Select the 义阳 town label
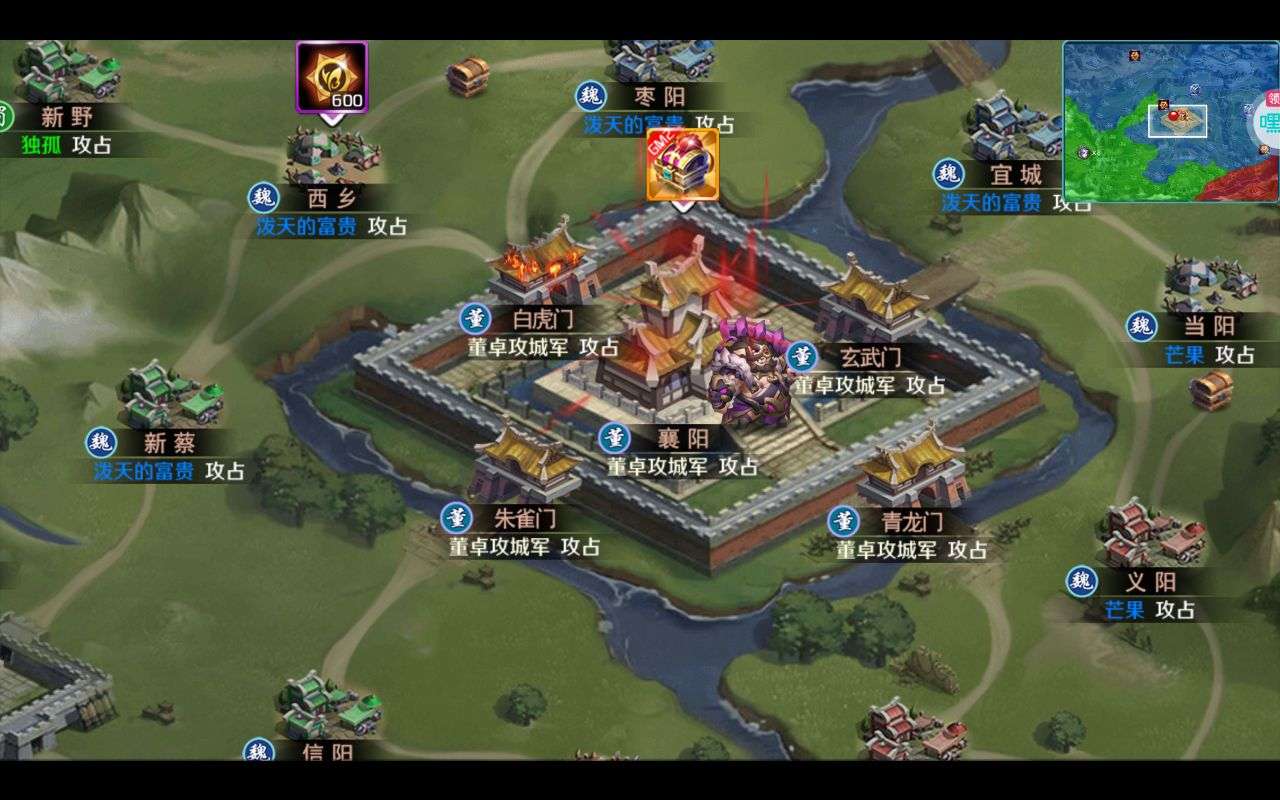Image resolution: width=1280 pixels, height=800 pixels. coord(1151,582)
